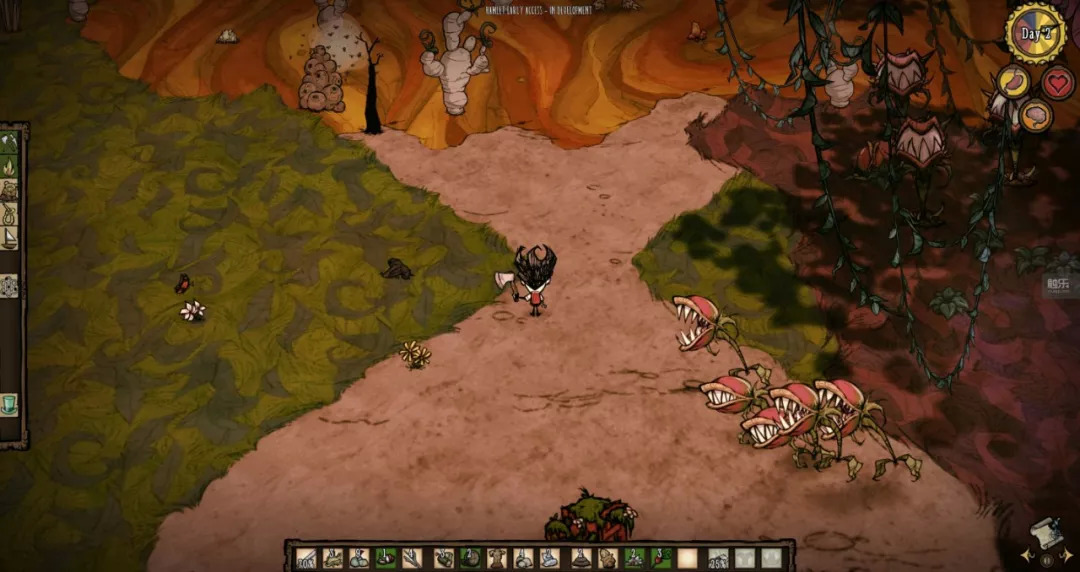
Task: Select the axe slot showing 80%
Action: coord(307,558)
